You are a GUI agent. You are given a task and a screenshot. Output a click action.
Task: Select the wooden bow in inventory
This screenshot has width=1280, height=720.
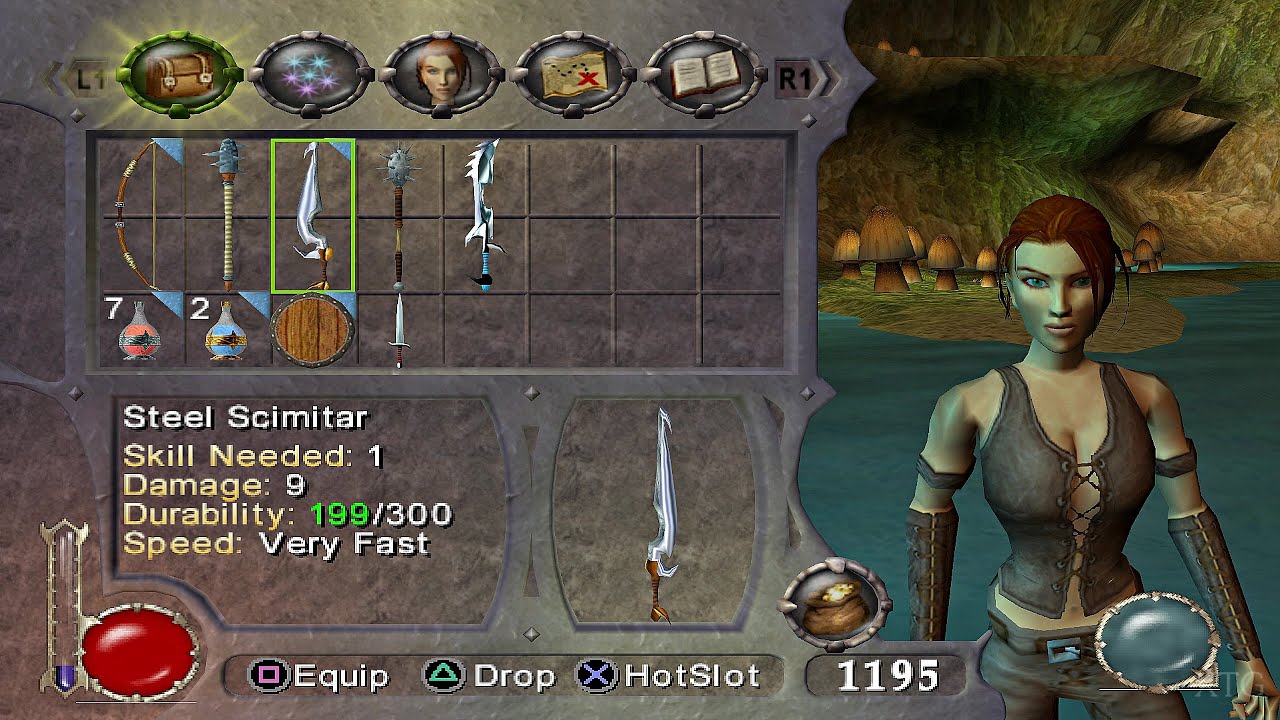[139, 215]
